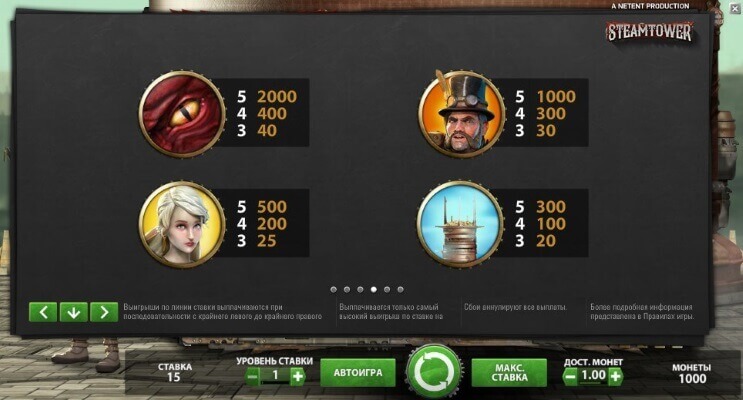Jump to the last paytable page dot
The height and width of the screenshot is (400, 743).
(x=401, y=289)
